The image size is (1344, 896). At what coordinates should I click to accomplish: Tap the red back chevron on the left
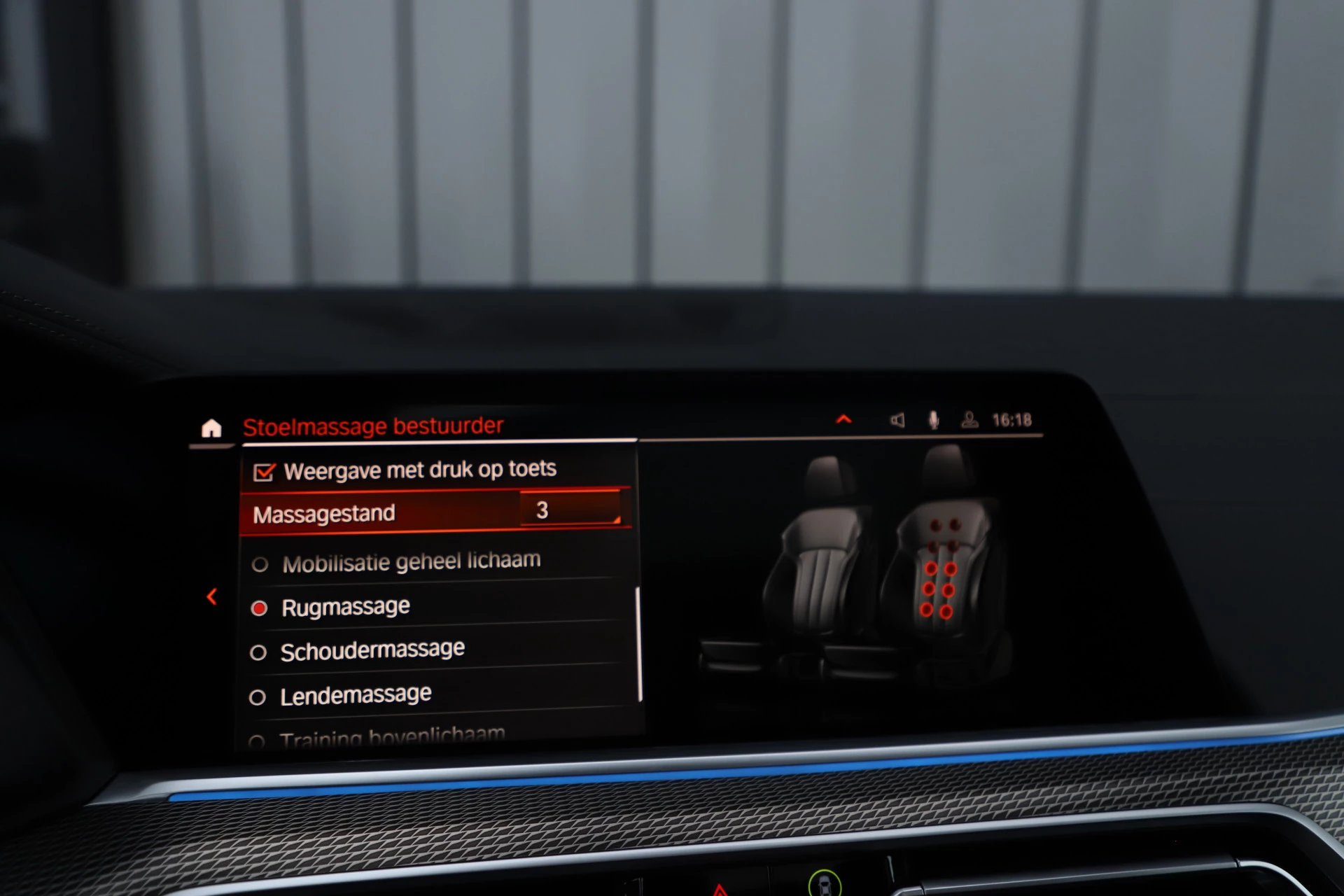(212, 596)
